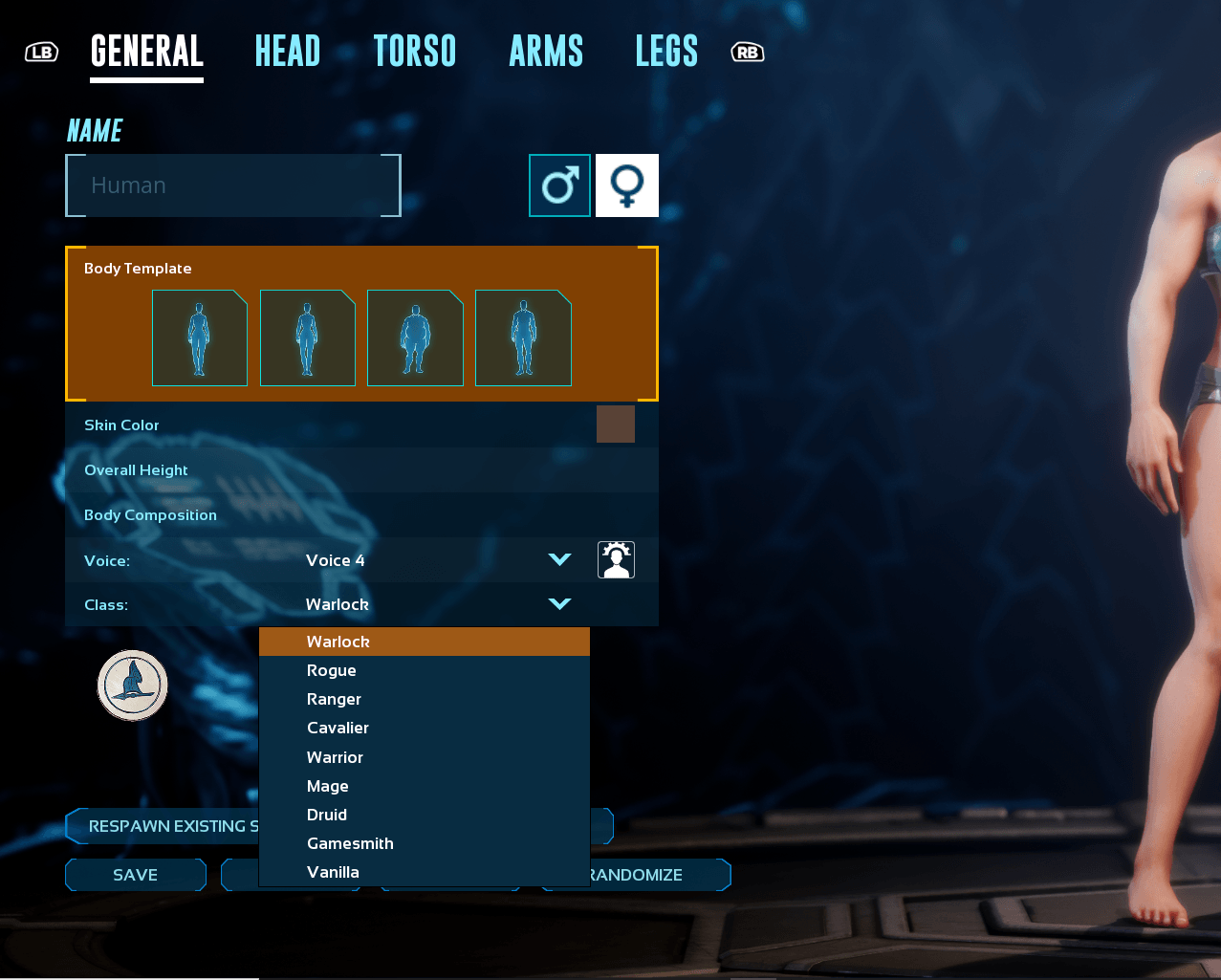Pick the Mage class
The image size is (1221, 980).
click(x=327, y=787)
